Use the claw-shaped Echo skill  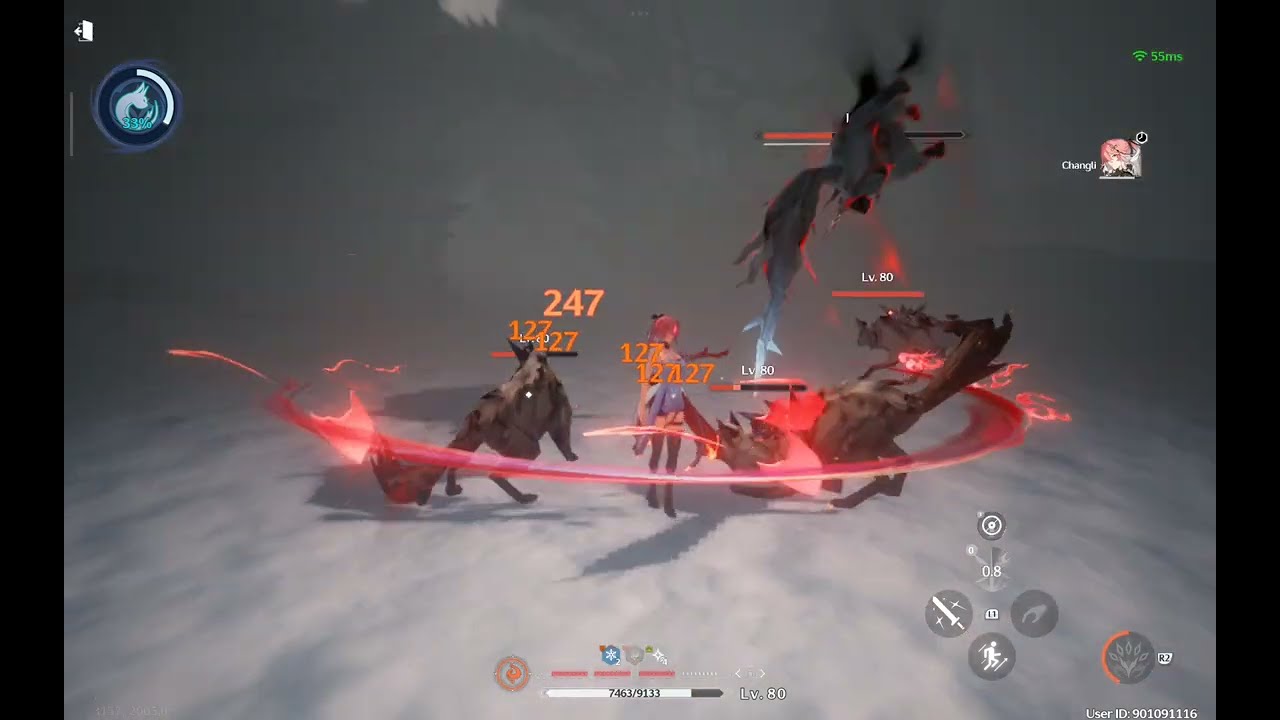1034,612
